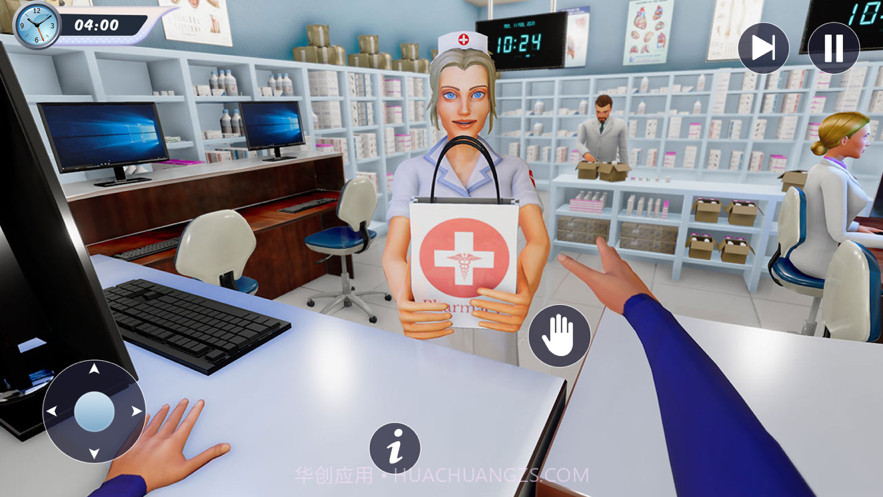This screenshot has width=883, height=497.
Task: Tap the hand interact button
Action: coord(558,336)
